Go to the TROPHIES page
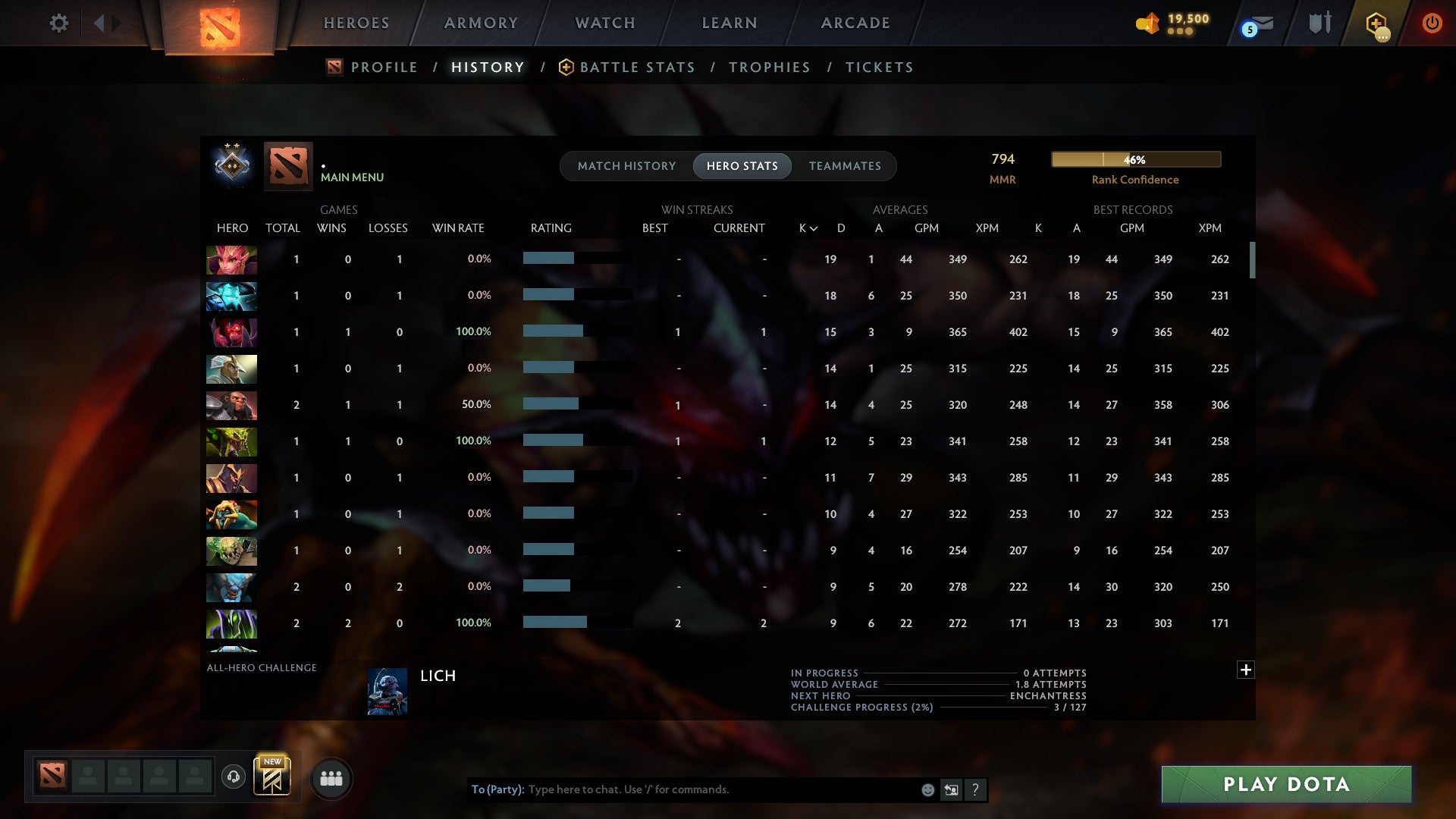The image size is (1456, 819). [x=769, y=67]
